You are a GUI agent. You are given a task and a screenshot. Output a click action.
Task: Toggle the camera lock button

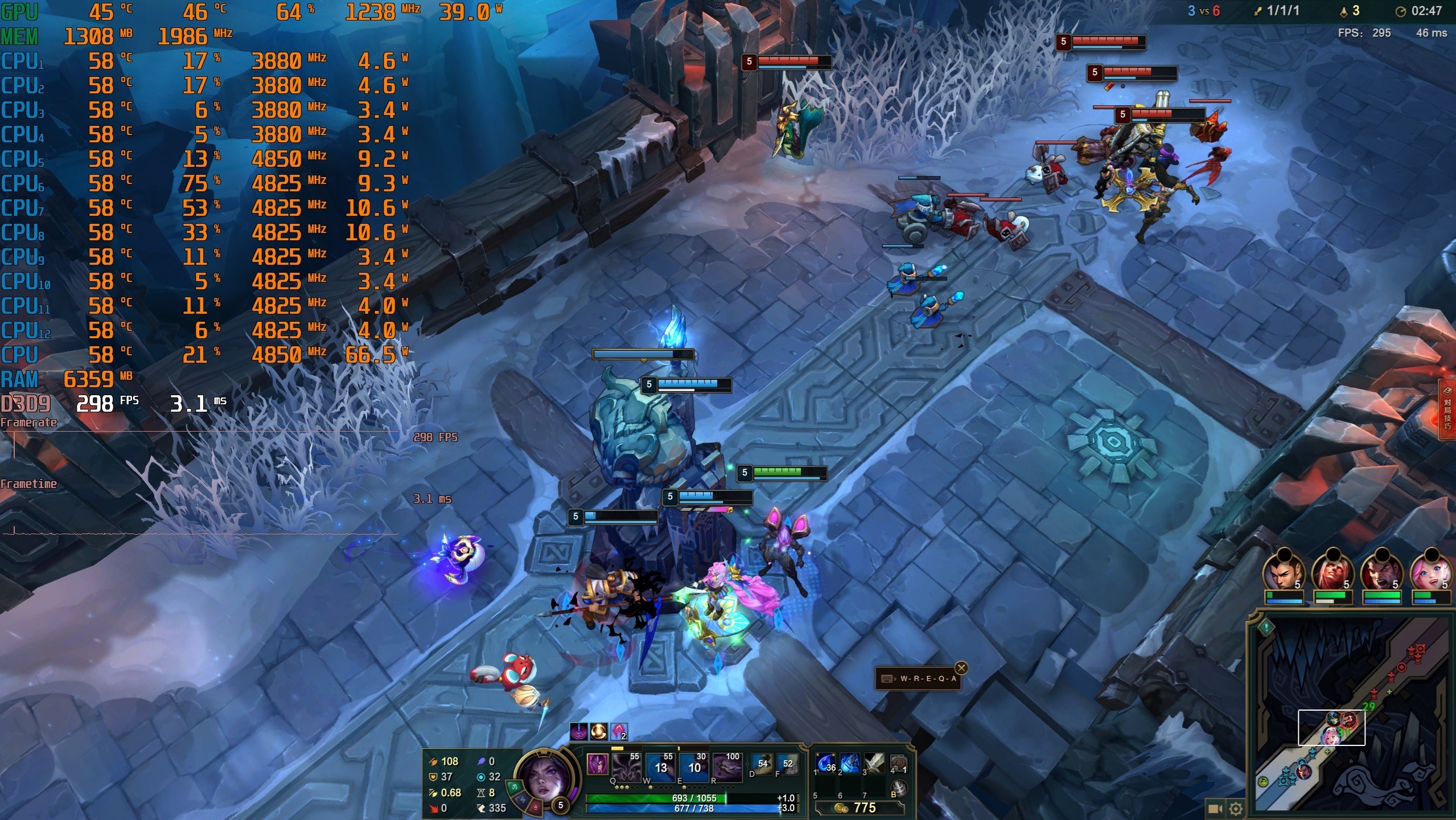coord(1215,808)
